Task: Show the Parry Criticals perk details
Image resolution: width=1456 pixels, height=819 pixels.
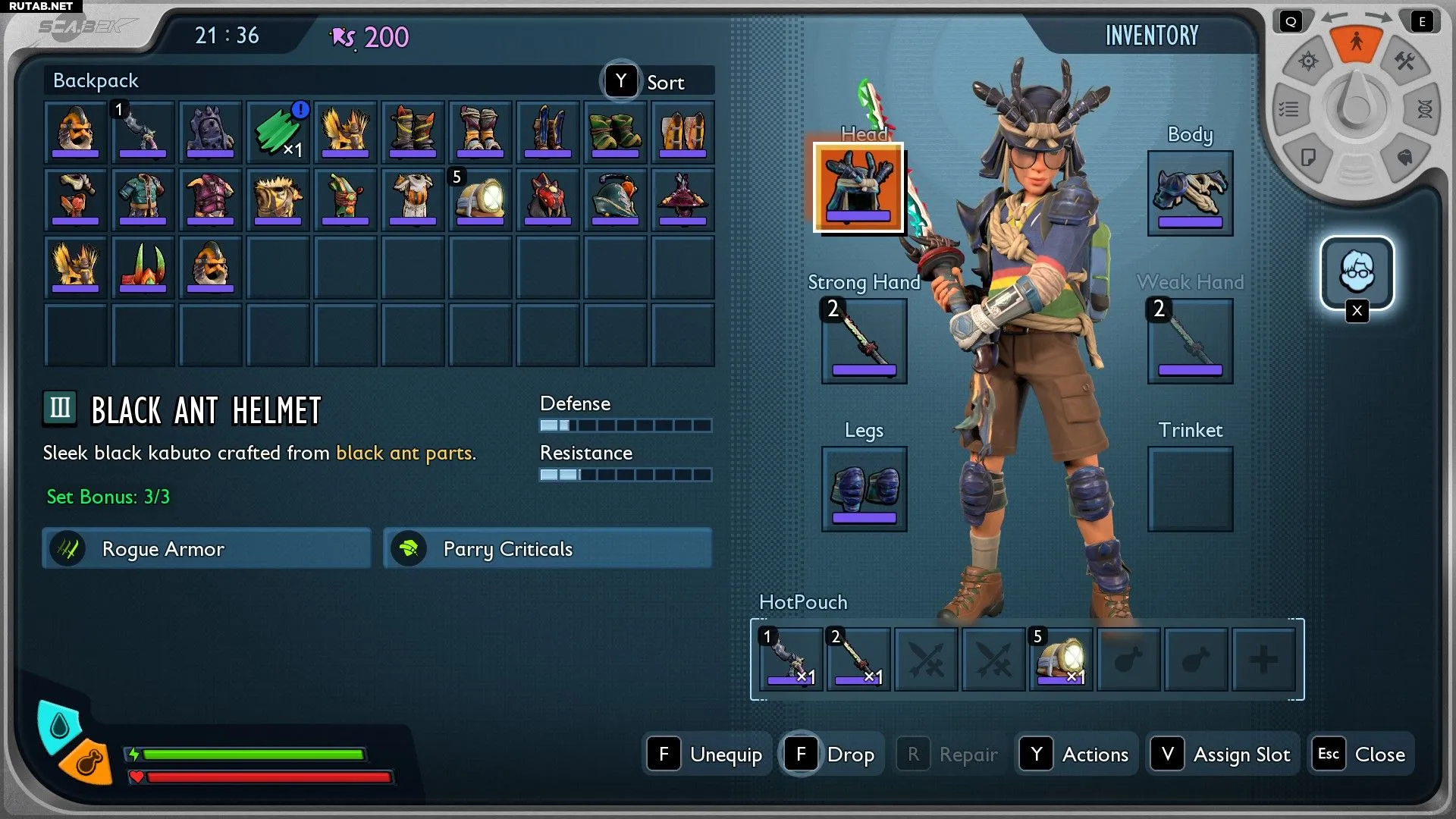Action: coord(548,548)
